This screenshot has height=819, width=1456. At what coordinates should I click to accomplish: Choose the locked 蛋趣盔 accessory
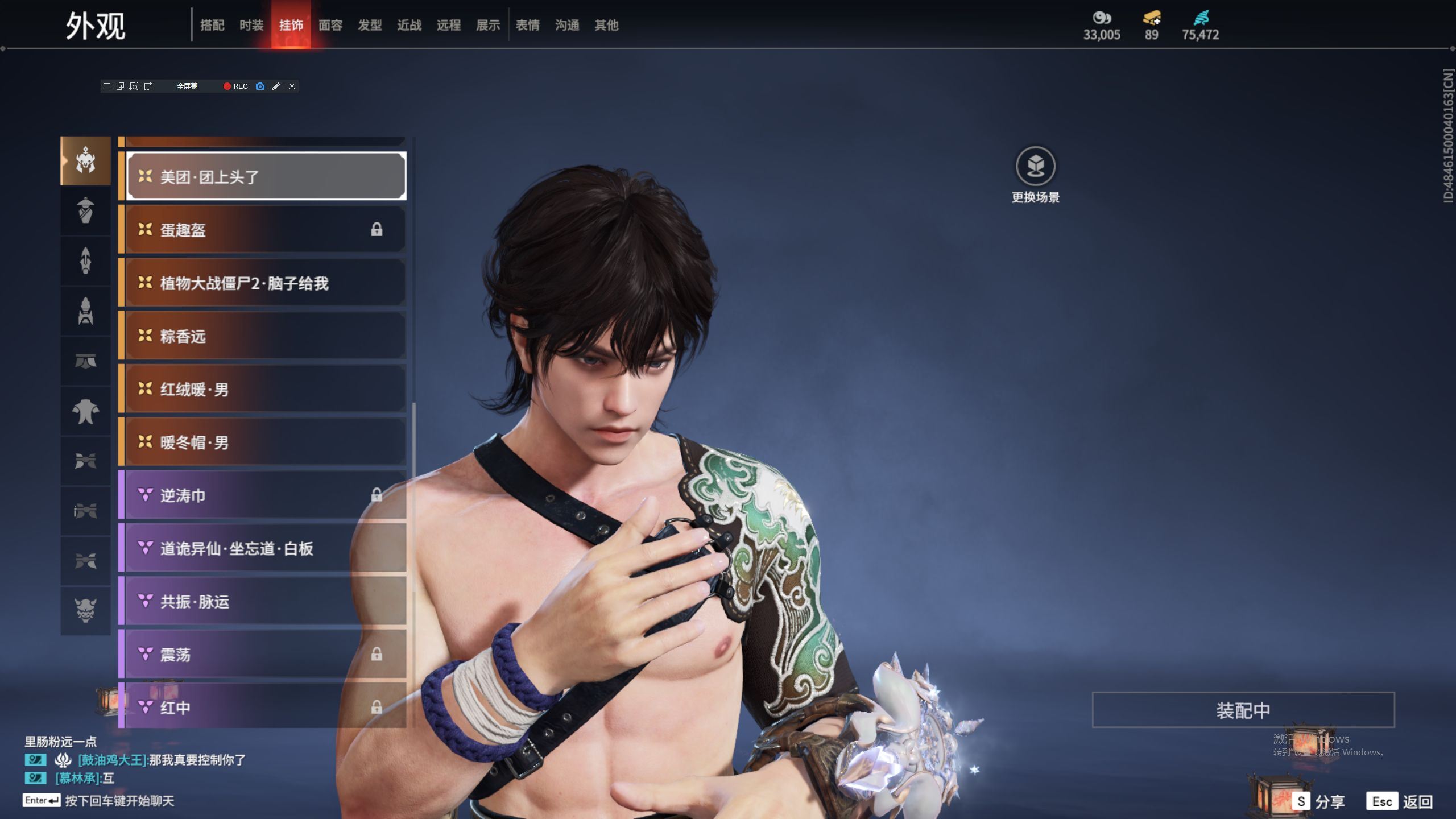[266, 230]
